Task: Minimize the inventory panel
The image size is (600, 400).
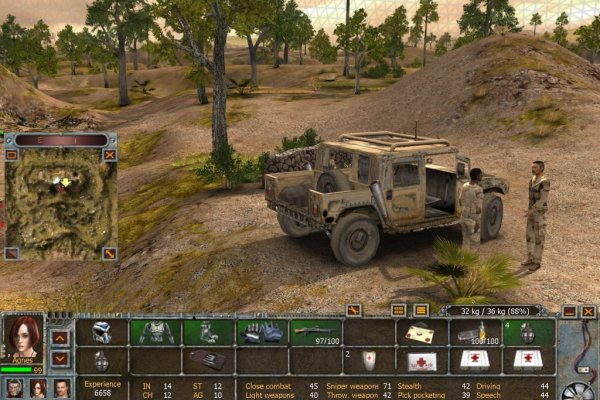Action: point(569,311)
